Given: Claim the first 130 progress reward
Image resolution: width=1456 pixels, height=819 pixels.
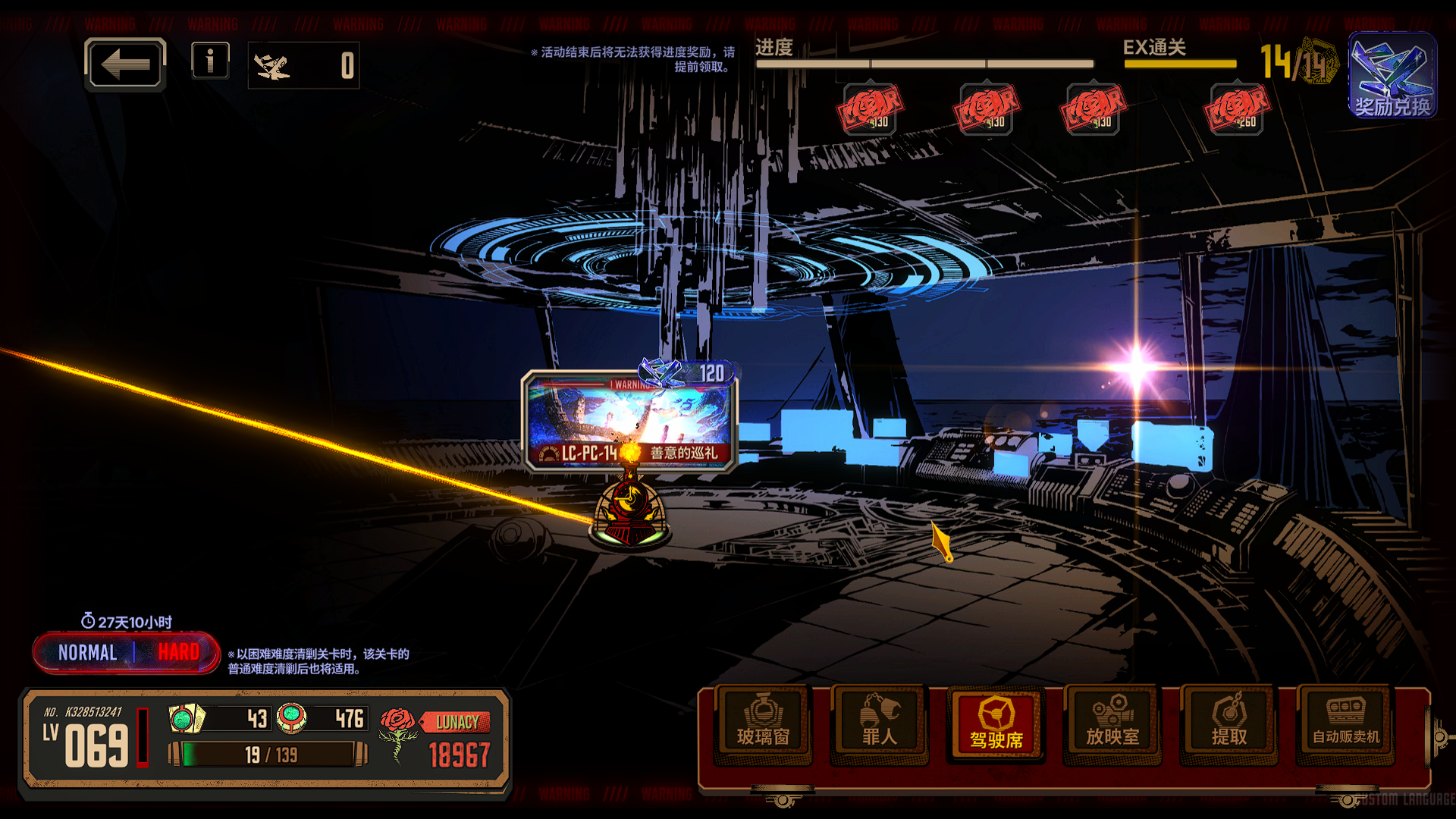Looking at the screenshot, I should pyautogui.click(x=870, y=110).
